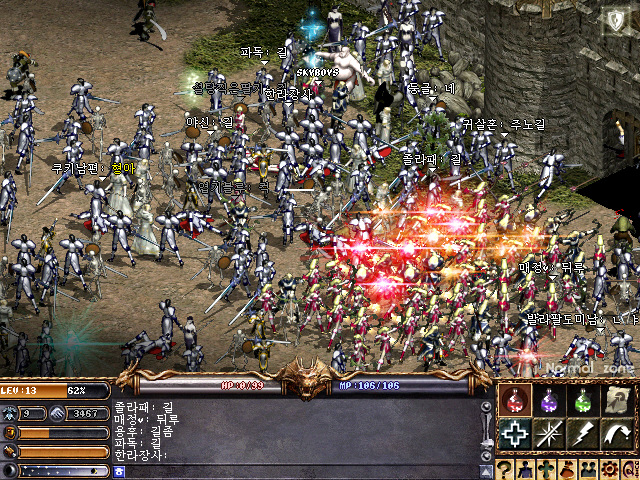Viewport: 640px width, 480px height.
Task: Activate the white cross skill
Action: 514,435
